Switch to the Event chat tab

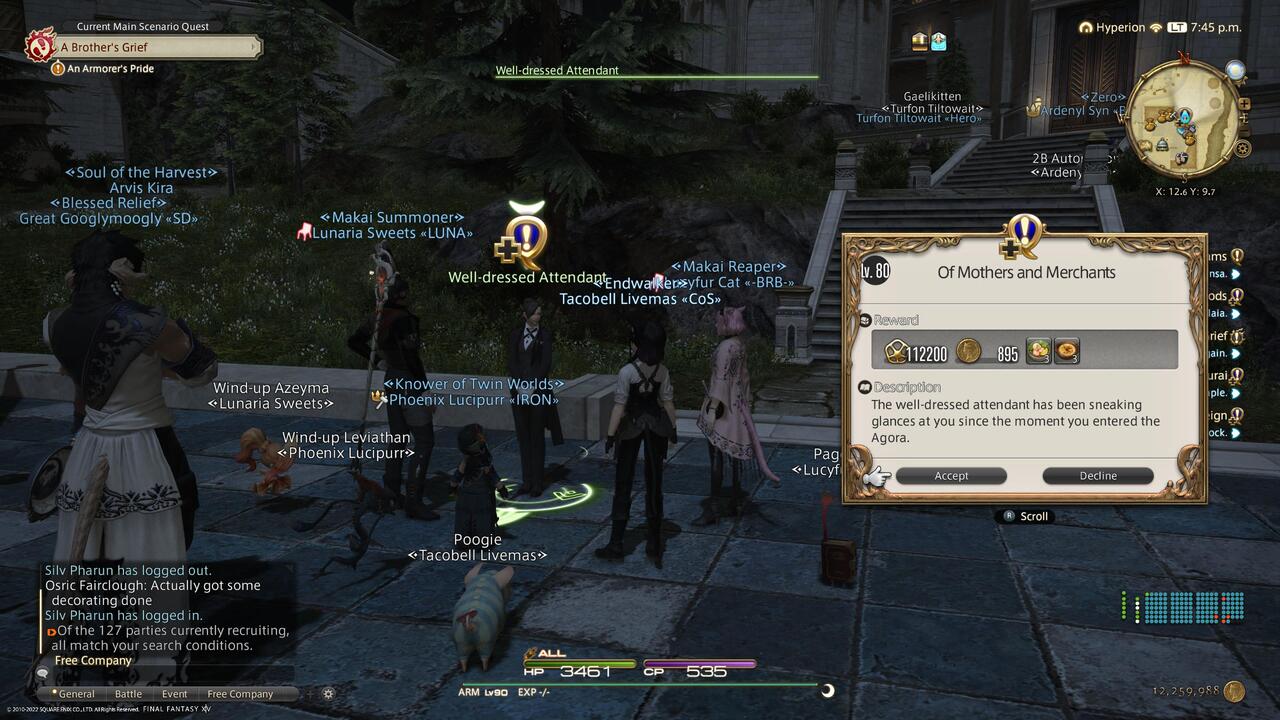(173, 693)
